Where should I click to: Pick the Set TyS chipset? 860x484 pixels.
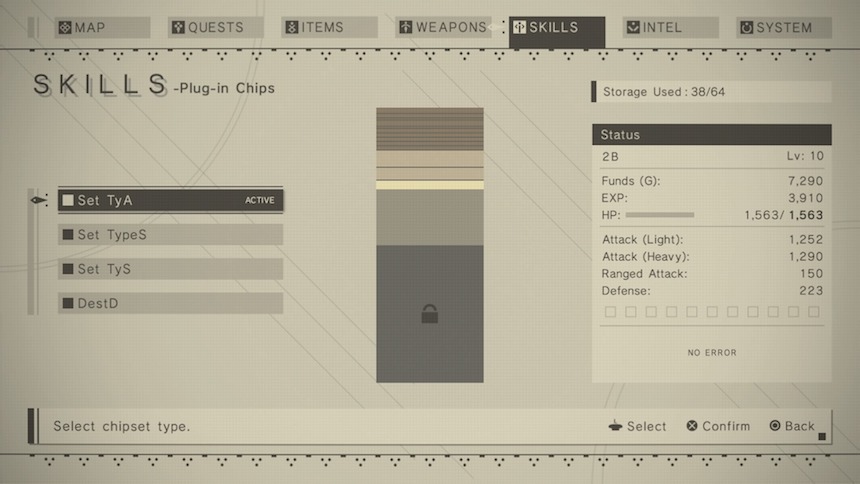170,269
